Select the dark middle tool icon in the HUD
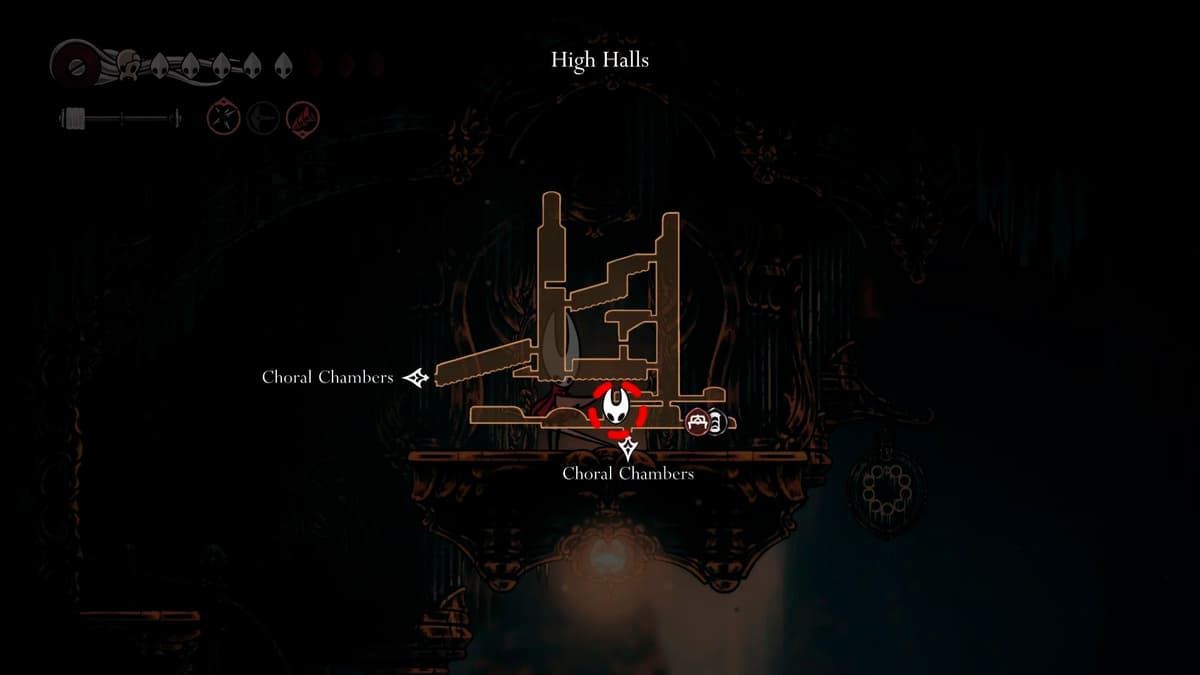1200x675 pixels. tap(262, 119)
